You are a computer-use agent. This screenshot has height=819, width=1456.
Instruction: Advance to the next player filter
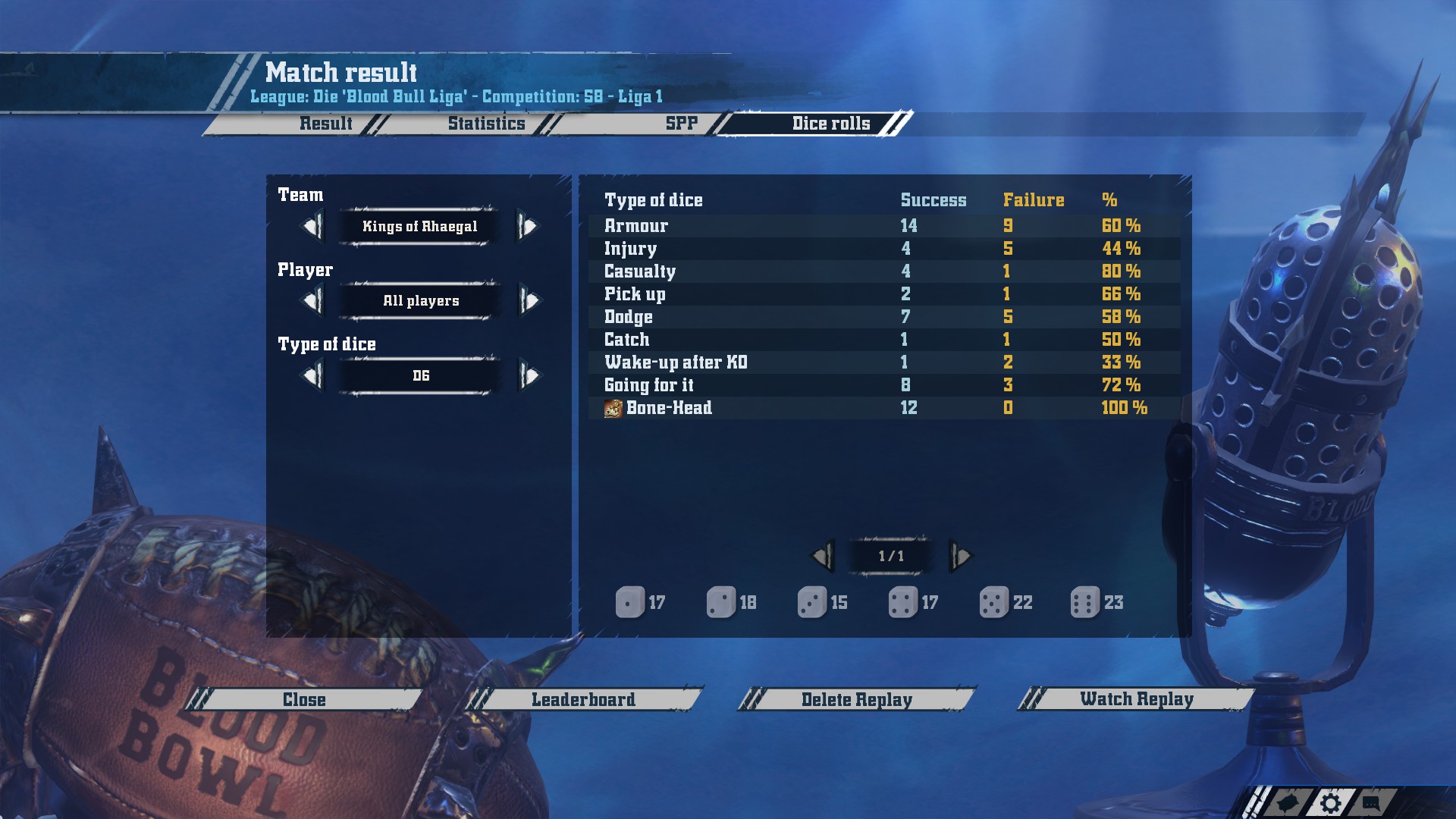click(x=529, y=301)
